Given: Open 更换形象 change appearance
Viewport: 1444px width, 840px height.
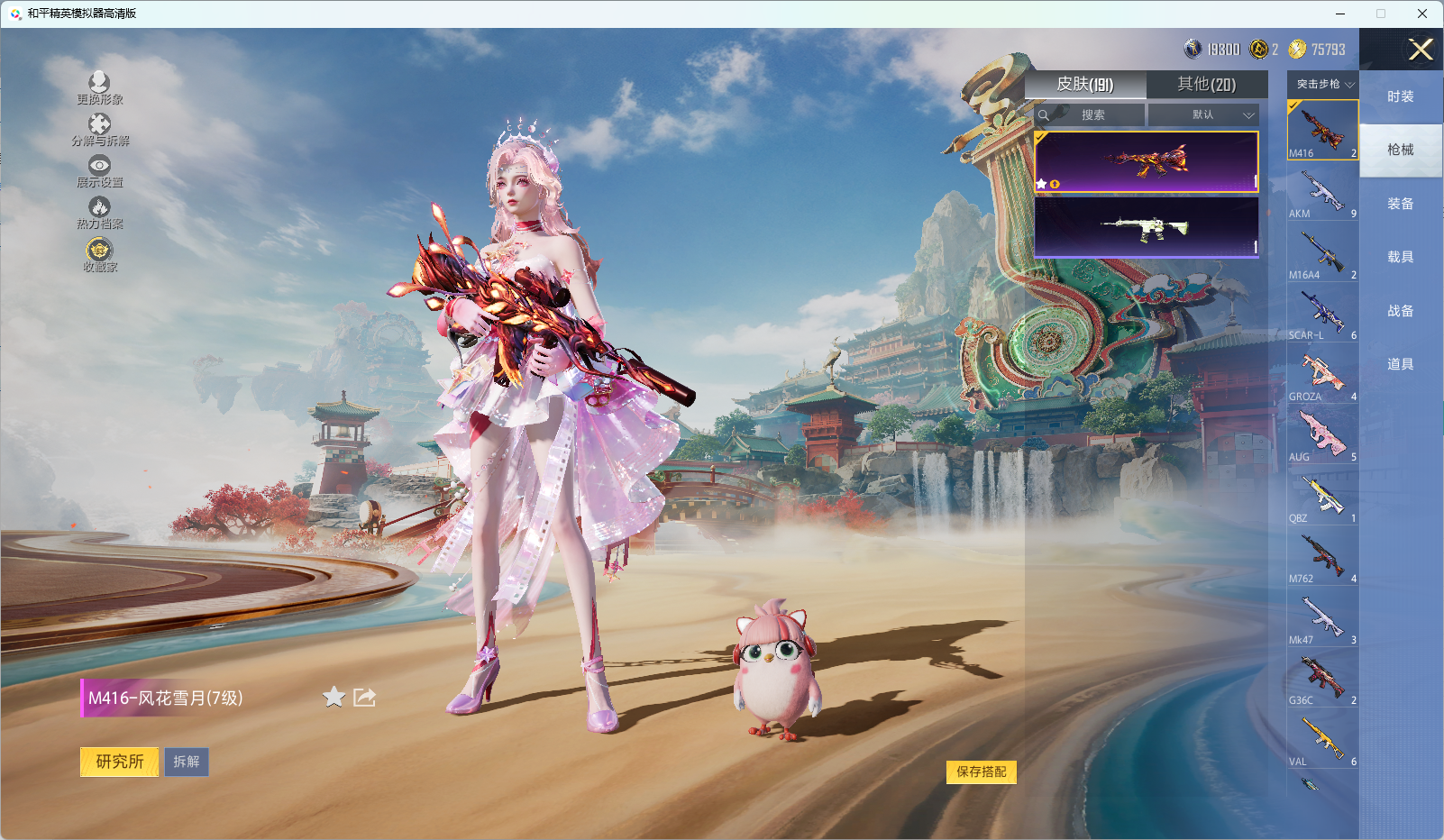Looking at the screenshot, I should [x=99, y=88].
